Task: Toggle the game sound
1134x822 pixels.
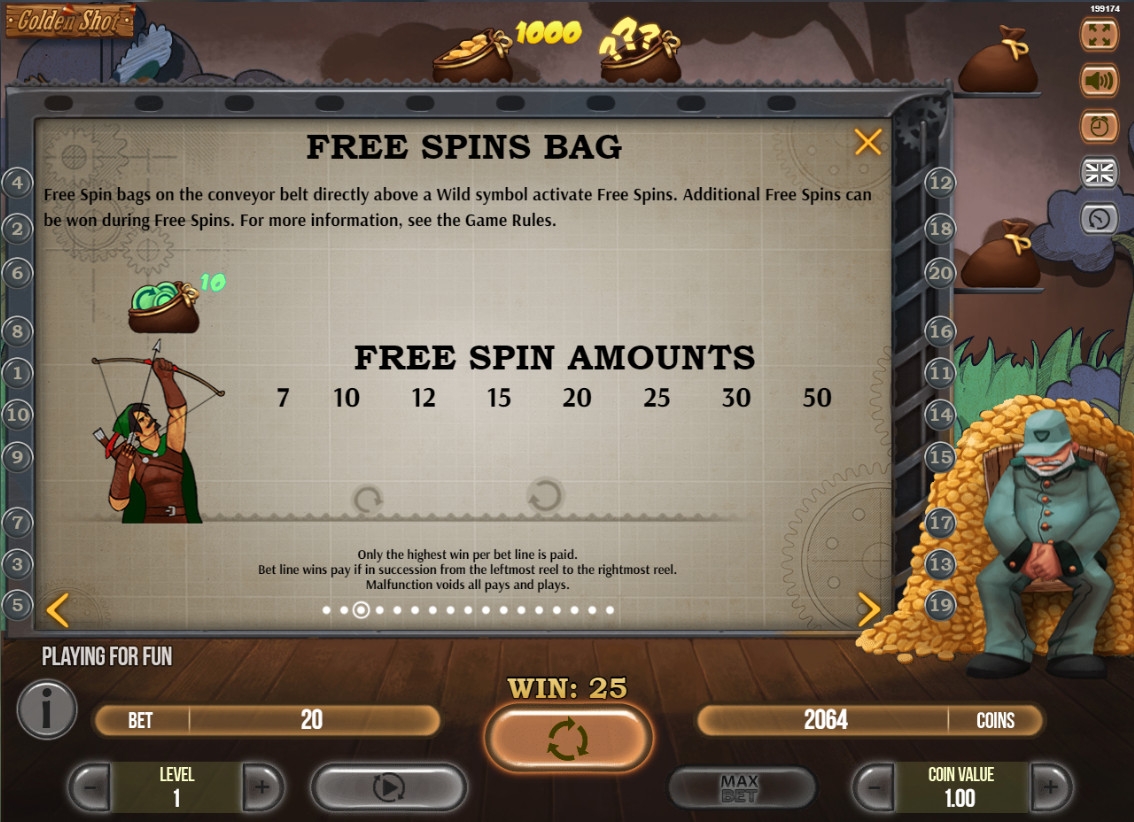Action: 1099,79
